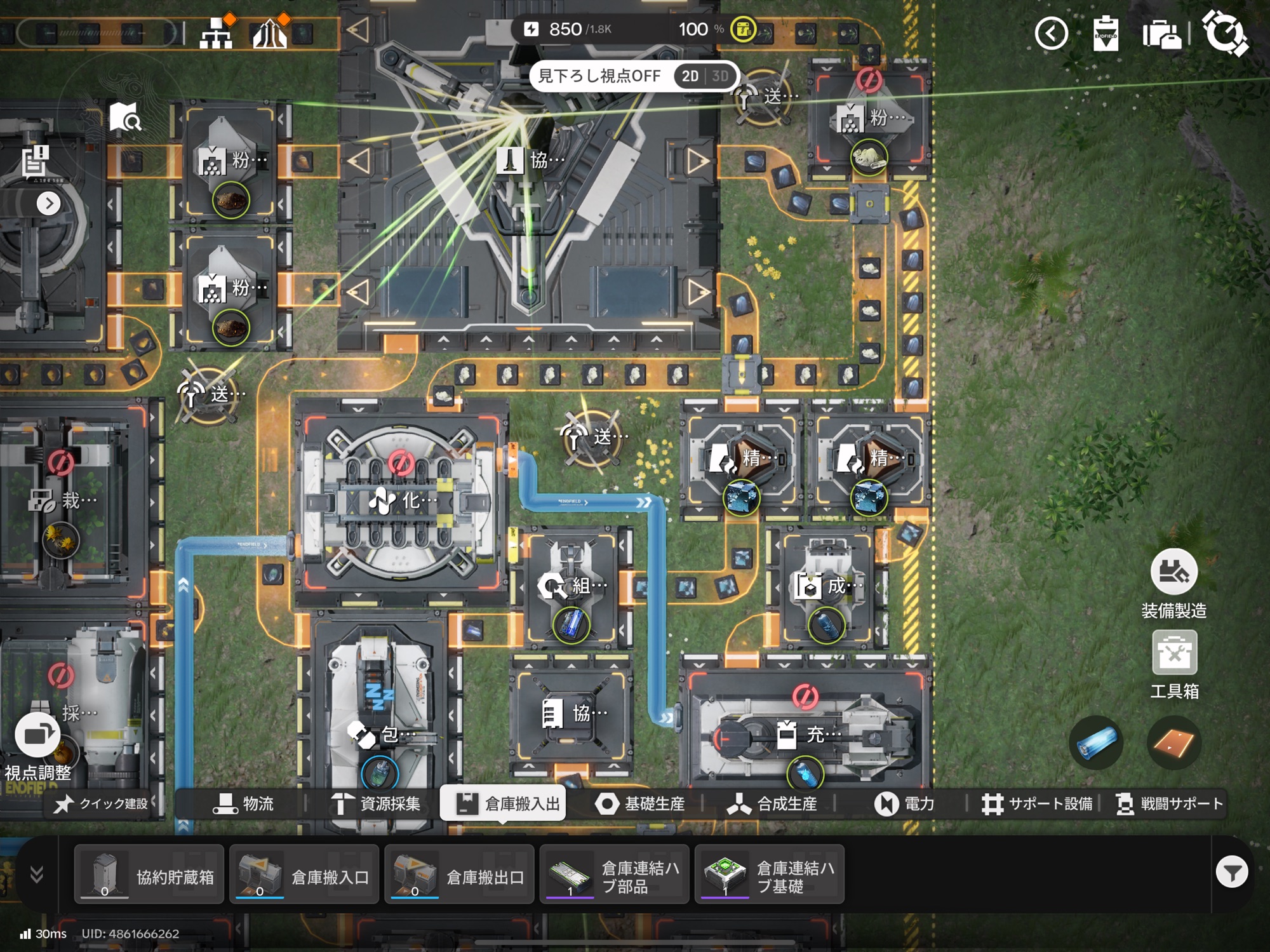Switch to the 合成生産 synthesis tab
The image size is (1270, 952).
tap(772, 804)
